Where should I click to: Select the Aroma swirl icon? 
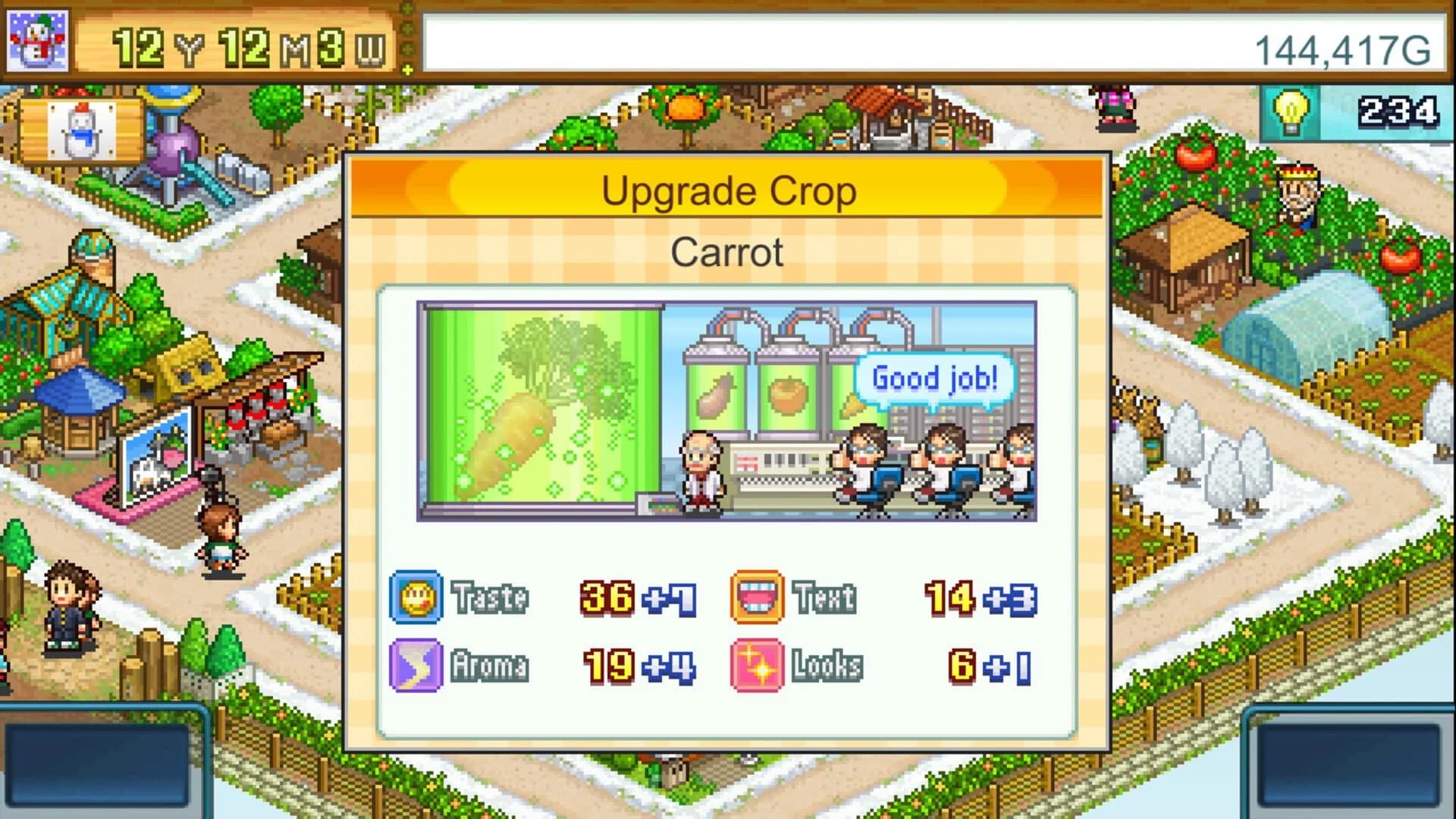[x=414, y=667]
